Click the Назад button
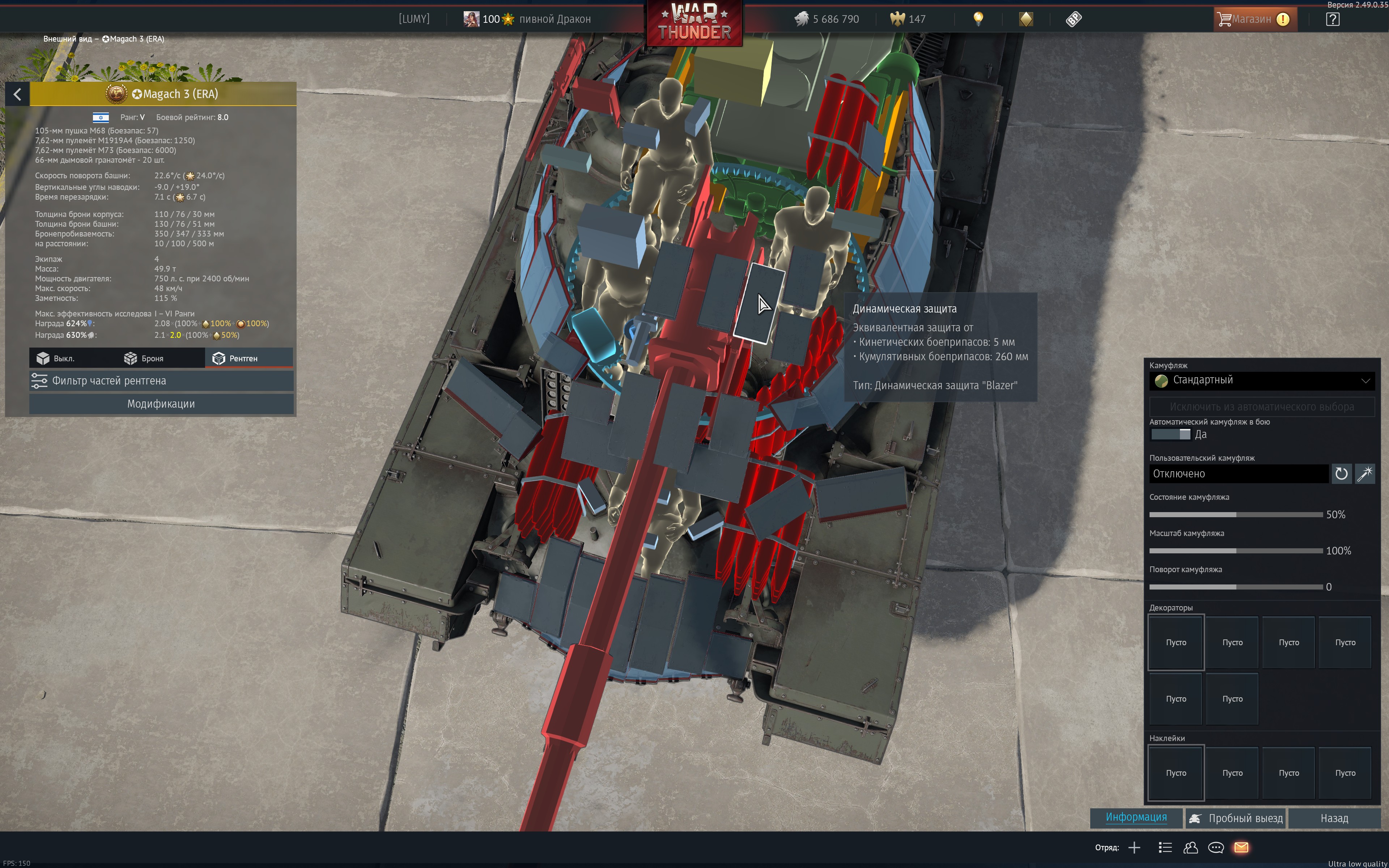 (1333, 818)
